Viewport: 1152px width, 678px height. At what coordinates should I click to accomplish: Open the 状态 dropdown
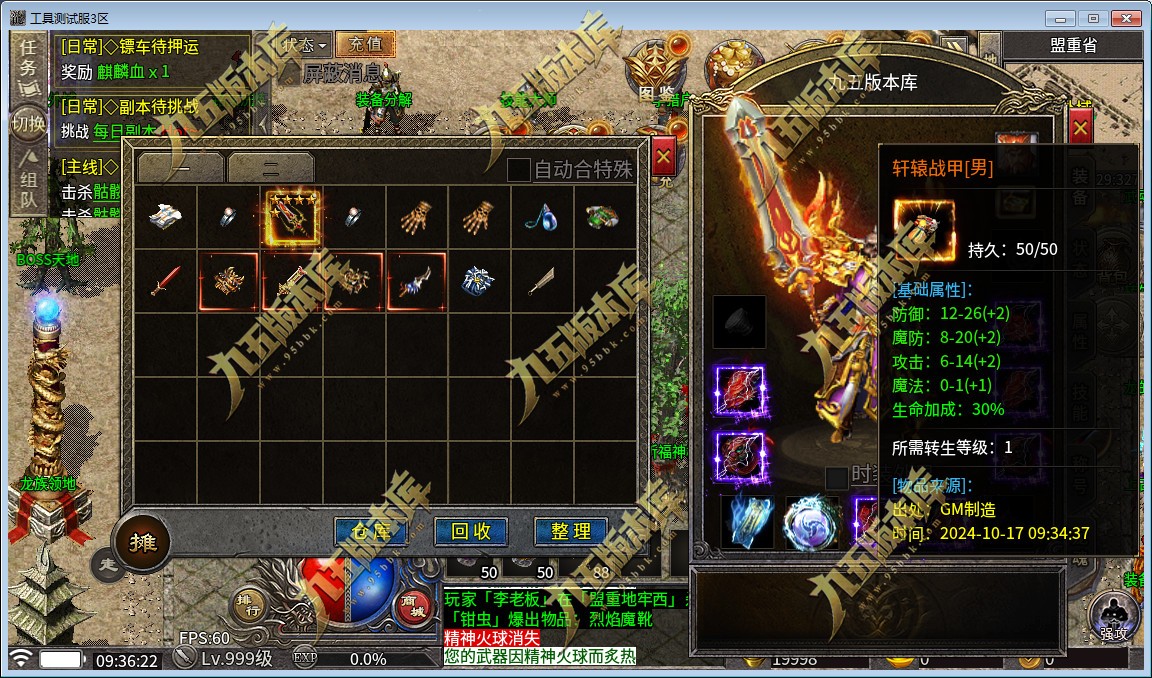click(x=304, y=45)
